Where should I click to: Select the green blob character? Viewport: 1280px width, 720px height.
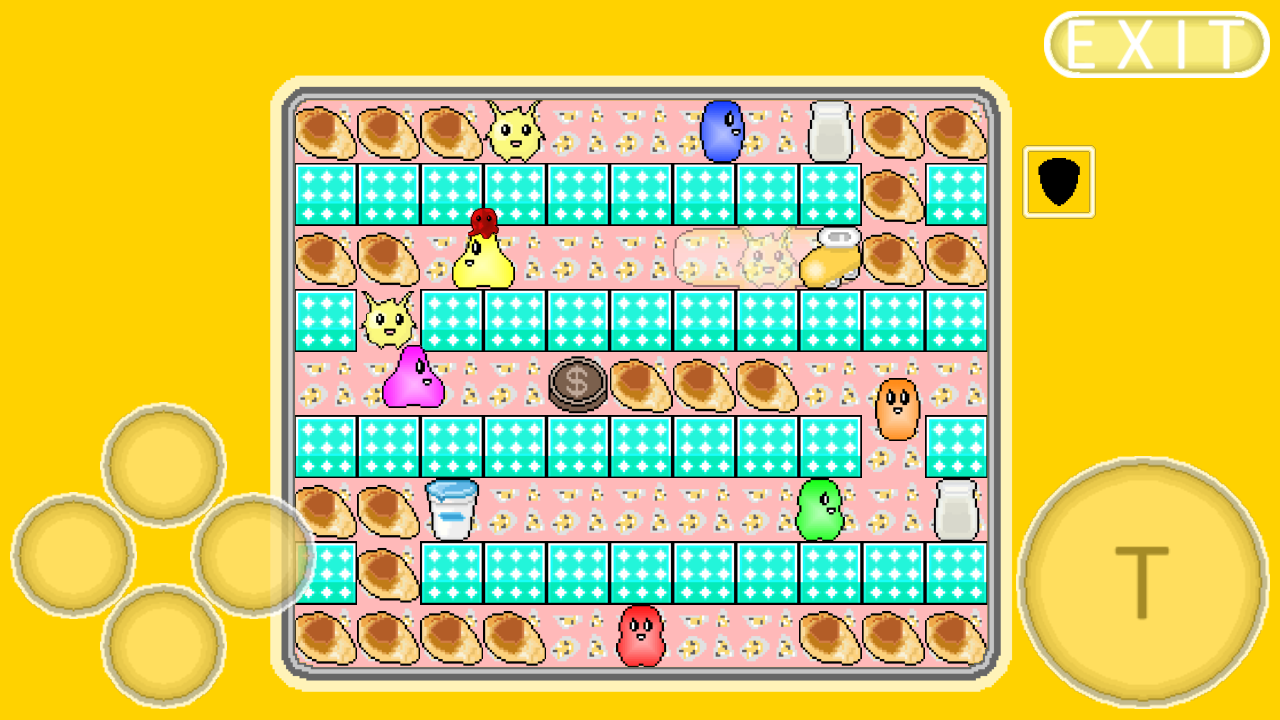(820, 510)
